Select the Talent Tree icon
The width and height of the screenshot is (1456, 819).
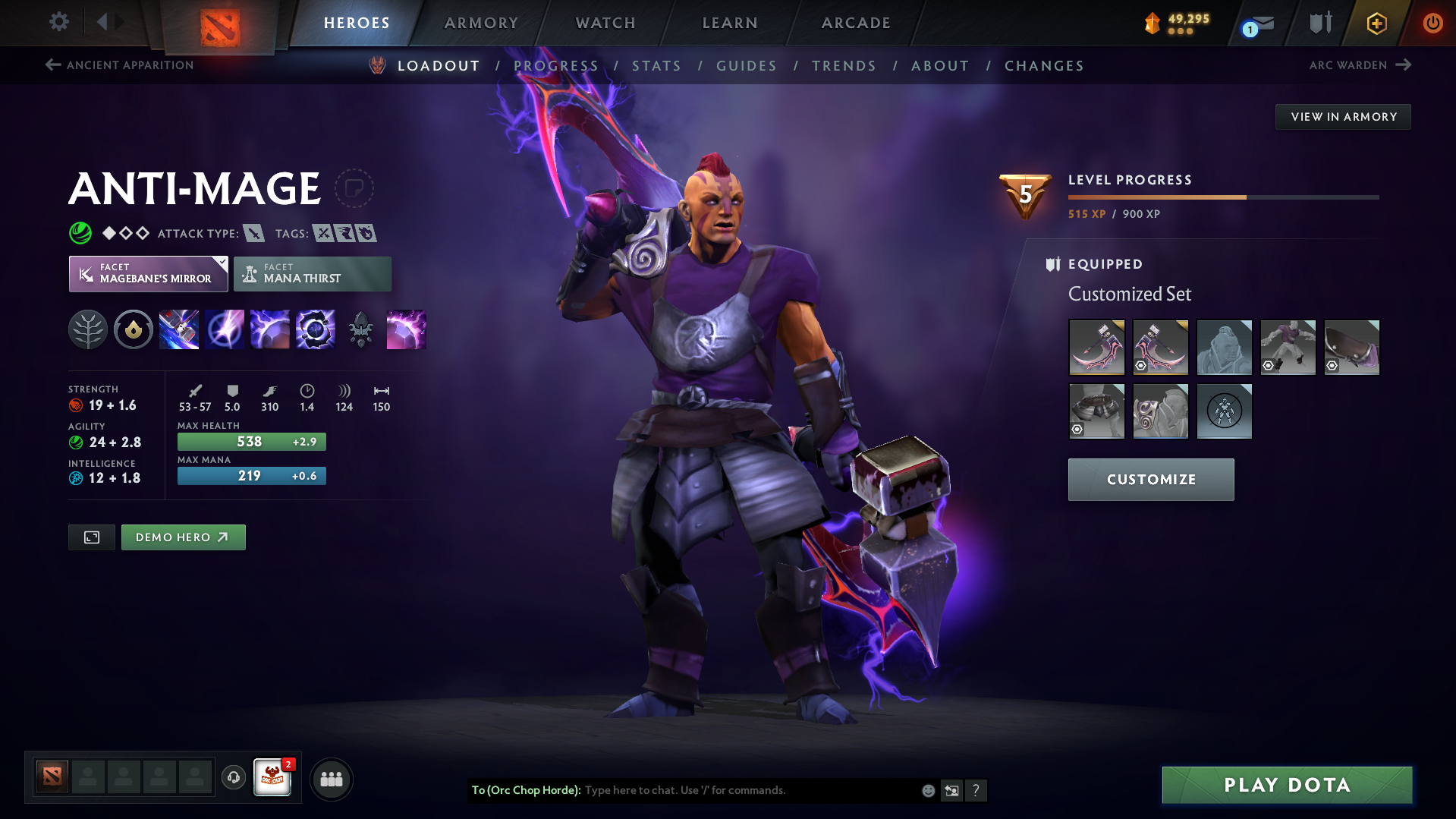click(87, 329)
